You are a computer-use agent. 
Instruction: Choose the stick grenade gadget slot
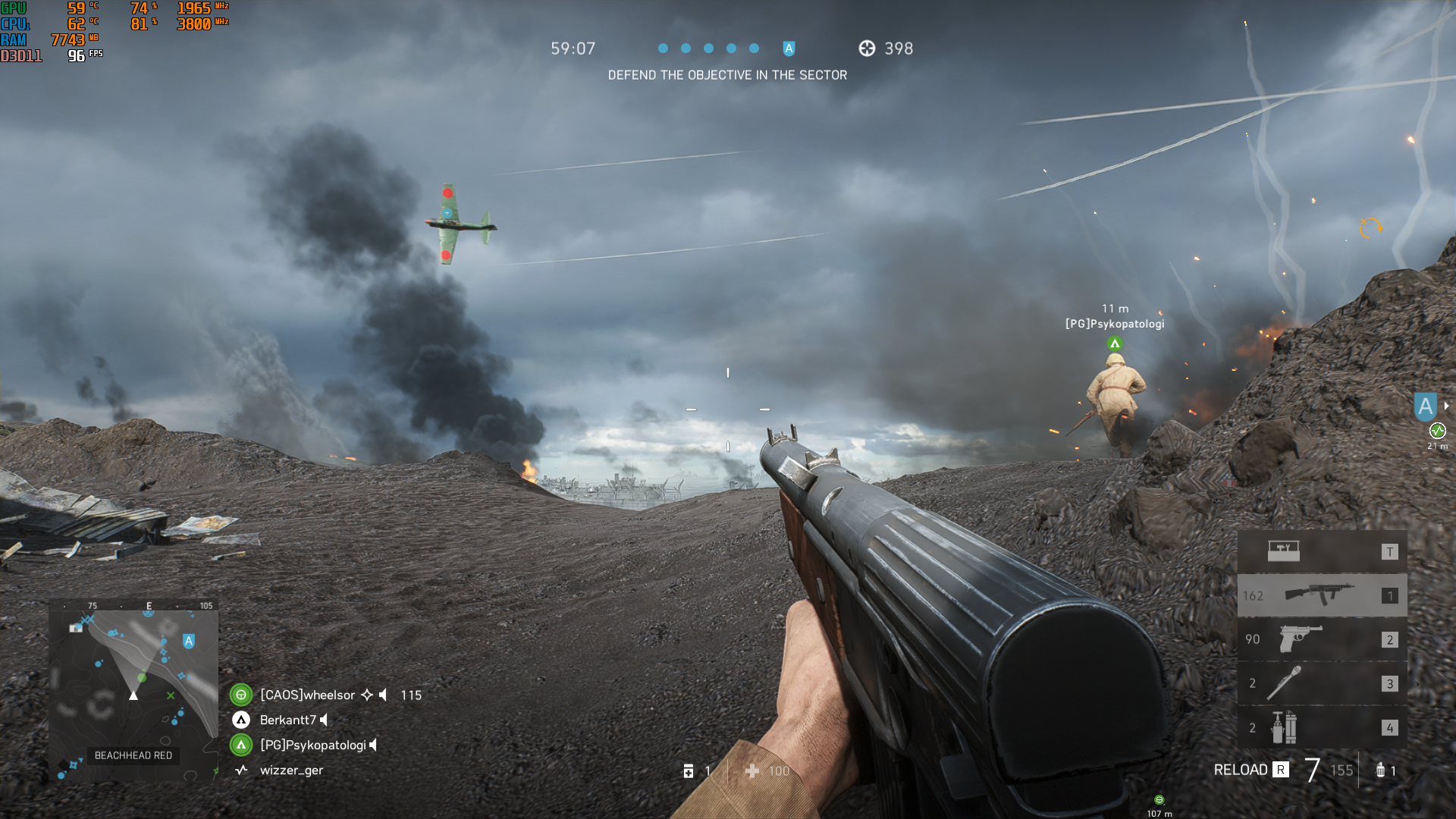tap(1321, 683)
